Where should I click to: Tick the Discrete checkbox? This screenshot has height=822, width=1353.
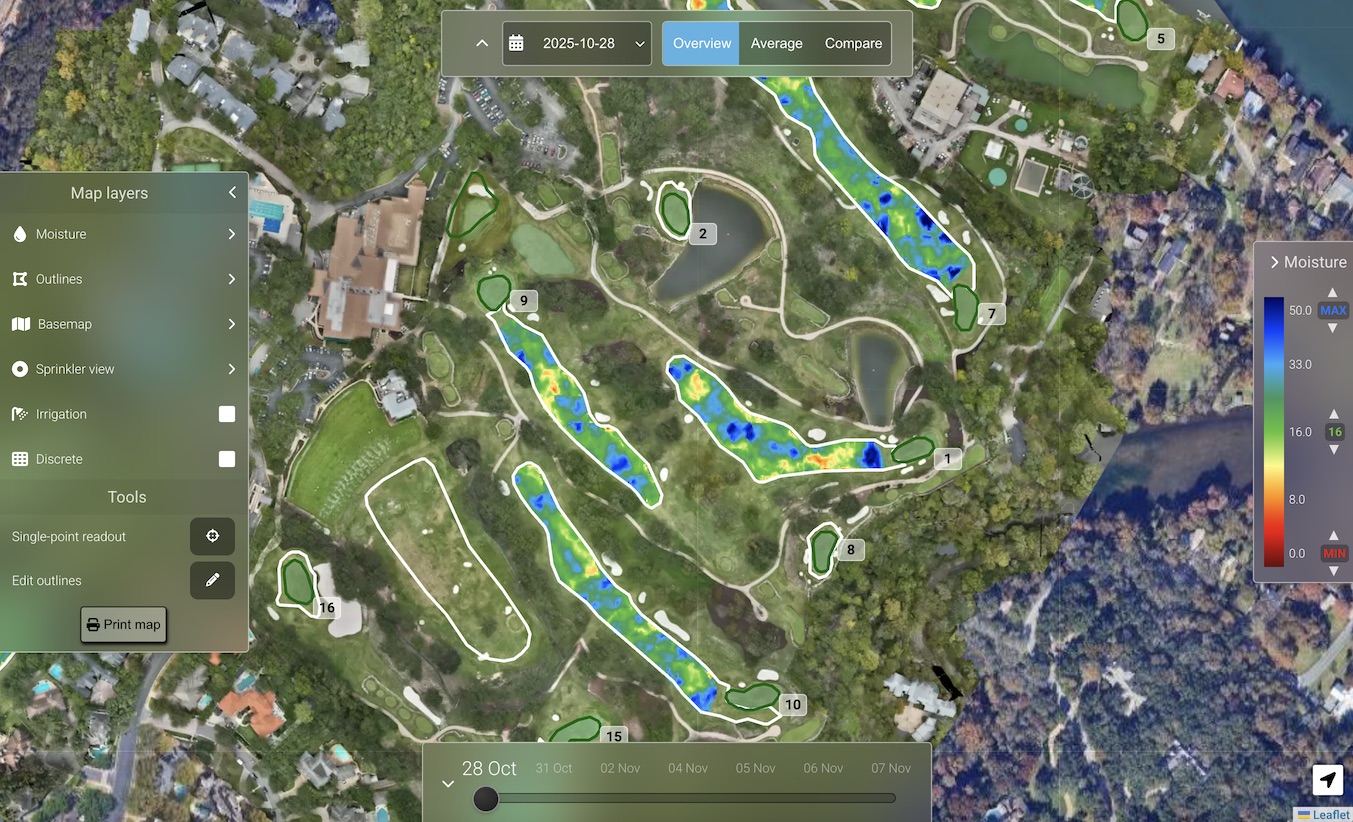click(227, 459)
